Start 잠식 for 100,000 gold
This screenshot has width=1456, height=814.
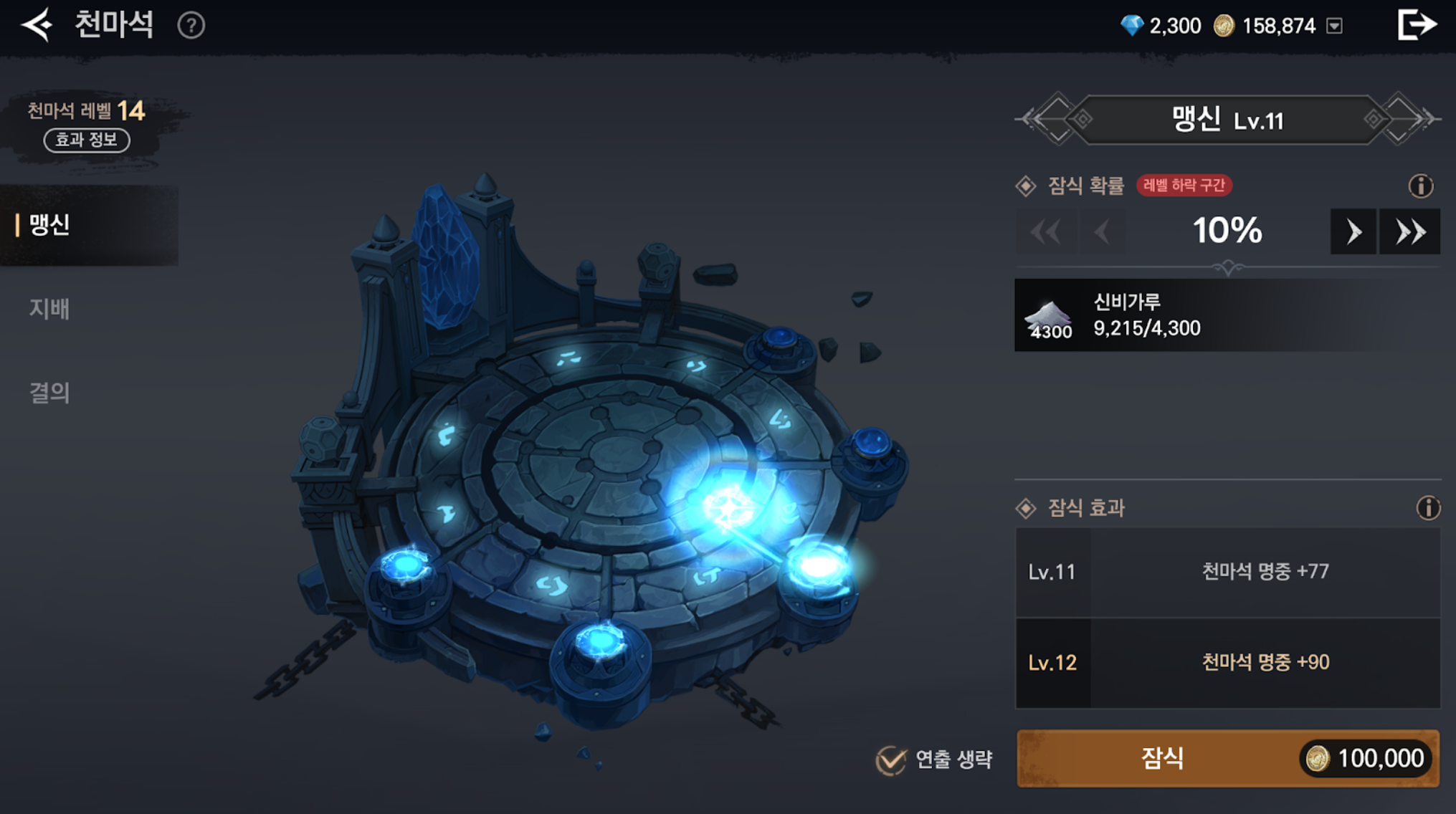point(1227,758)
